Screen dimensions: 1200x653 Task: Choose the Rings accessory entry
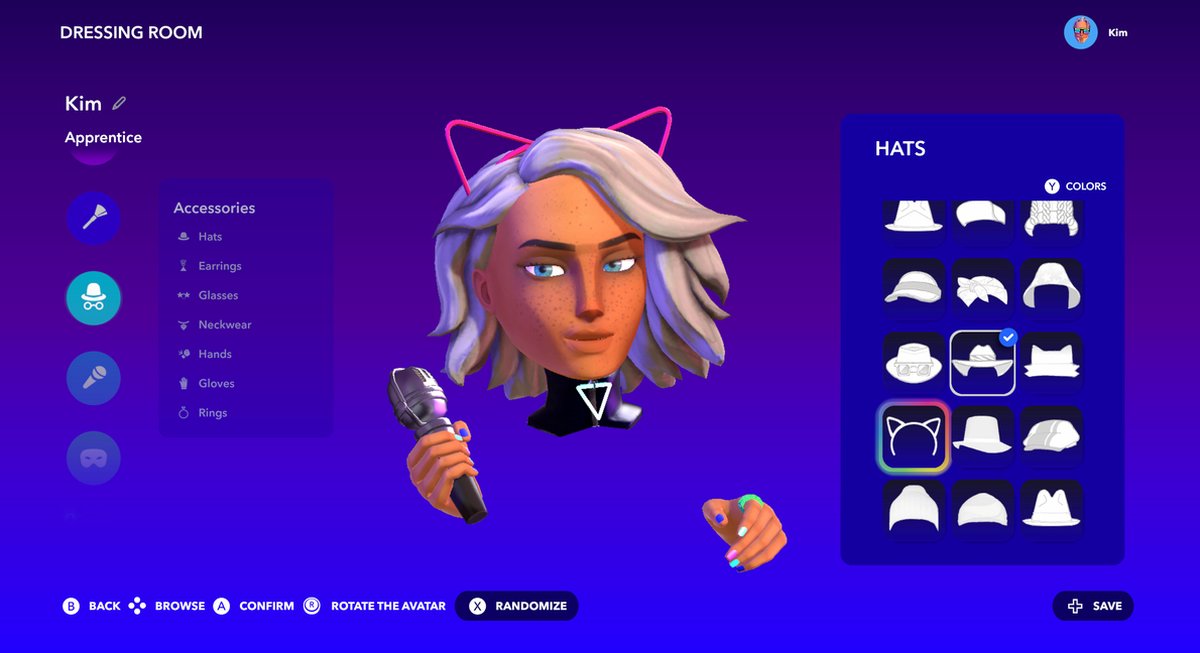pyautogui.click(x=212, y=413)
